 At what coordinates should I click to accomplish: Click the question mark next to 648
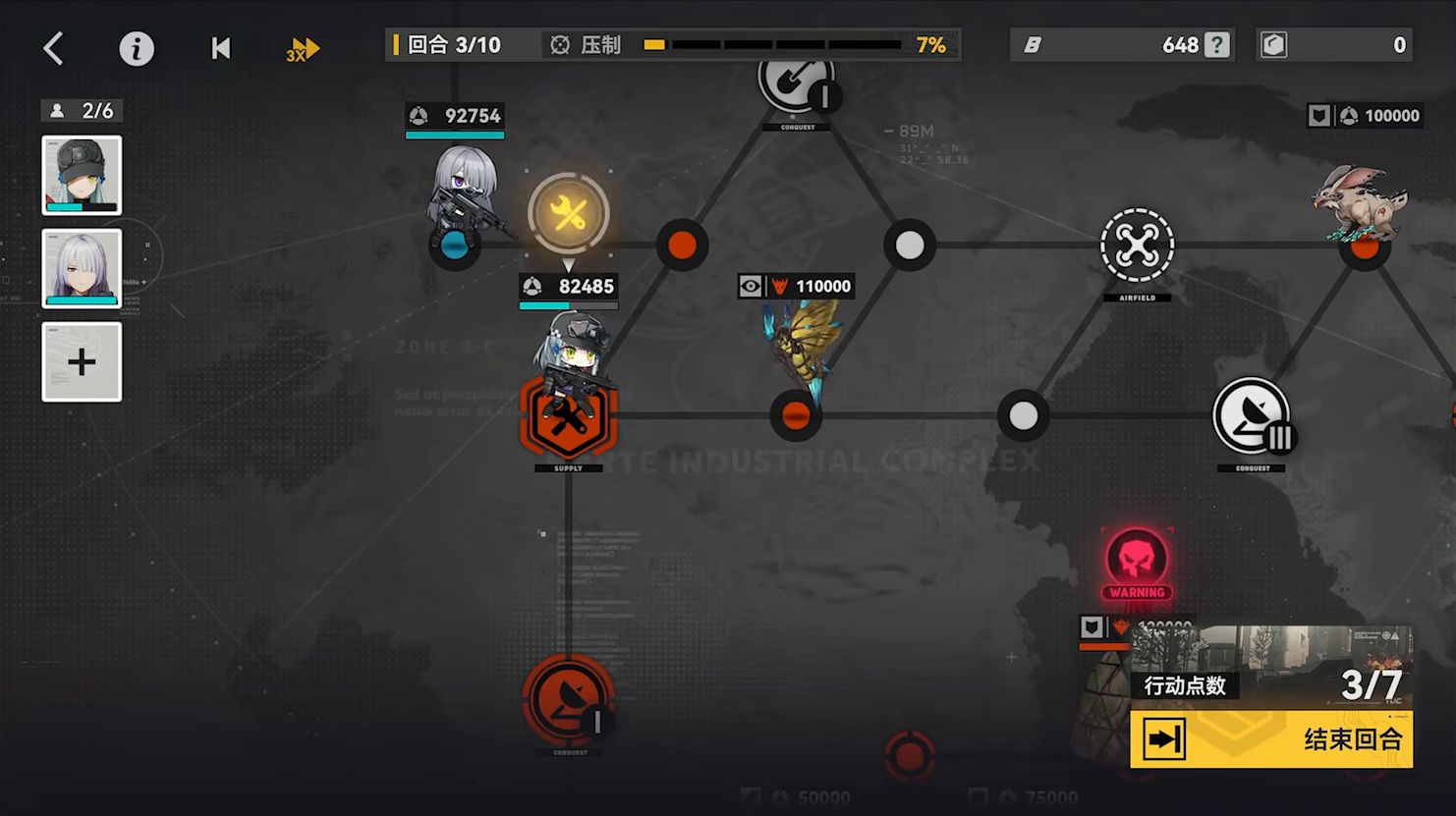1217,45
